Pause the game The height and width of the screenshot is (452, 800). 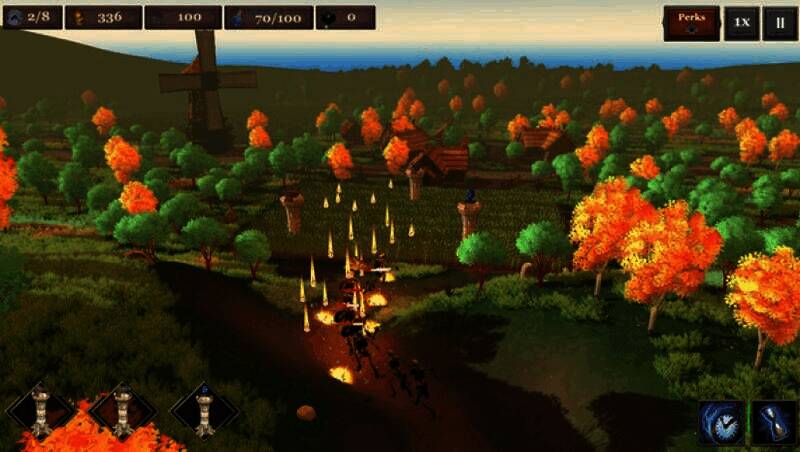click(x=780, y=23)
